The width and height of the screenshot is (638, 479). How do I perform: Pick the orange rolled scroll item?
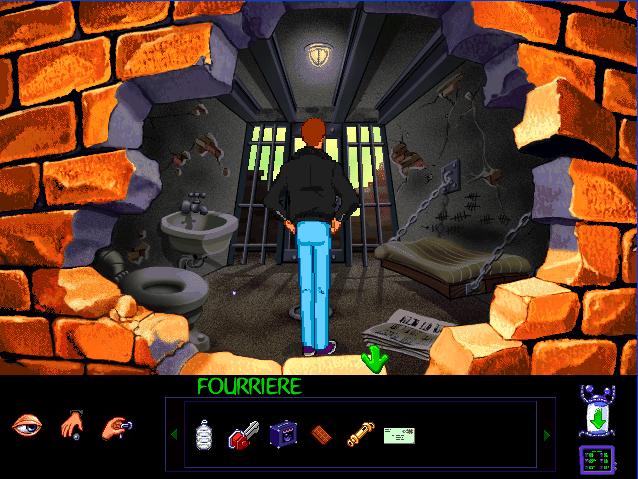[358, 434]
